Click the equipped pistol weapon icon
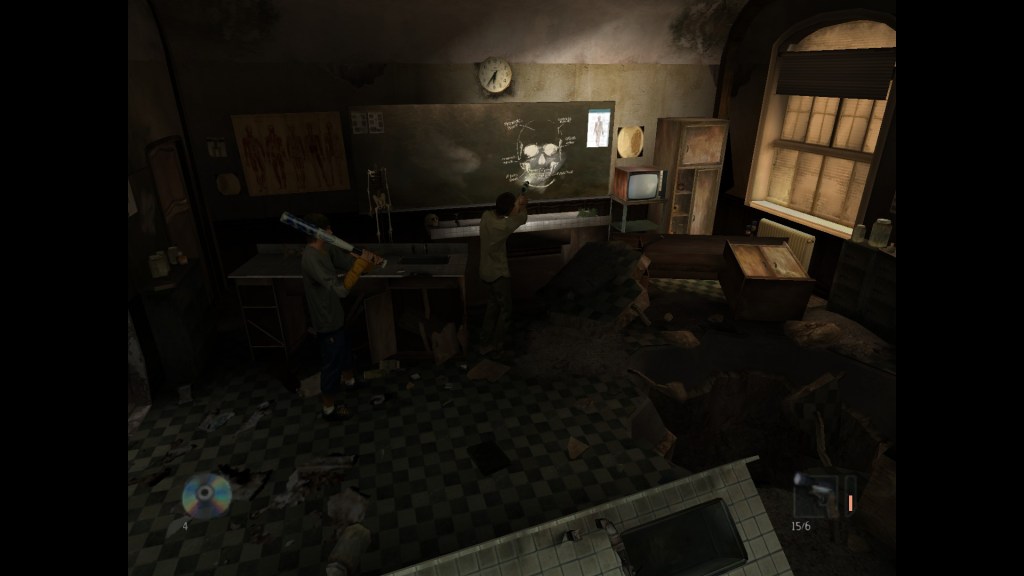Viewport: 1024px width, 576px height. pyautogui.click(x=816, y=495)
